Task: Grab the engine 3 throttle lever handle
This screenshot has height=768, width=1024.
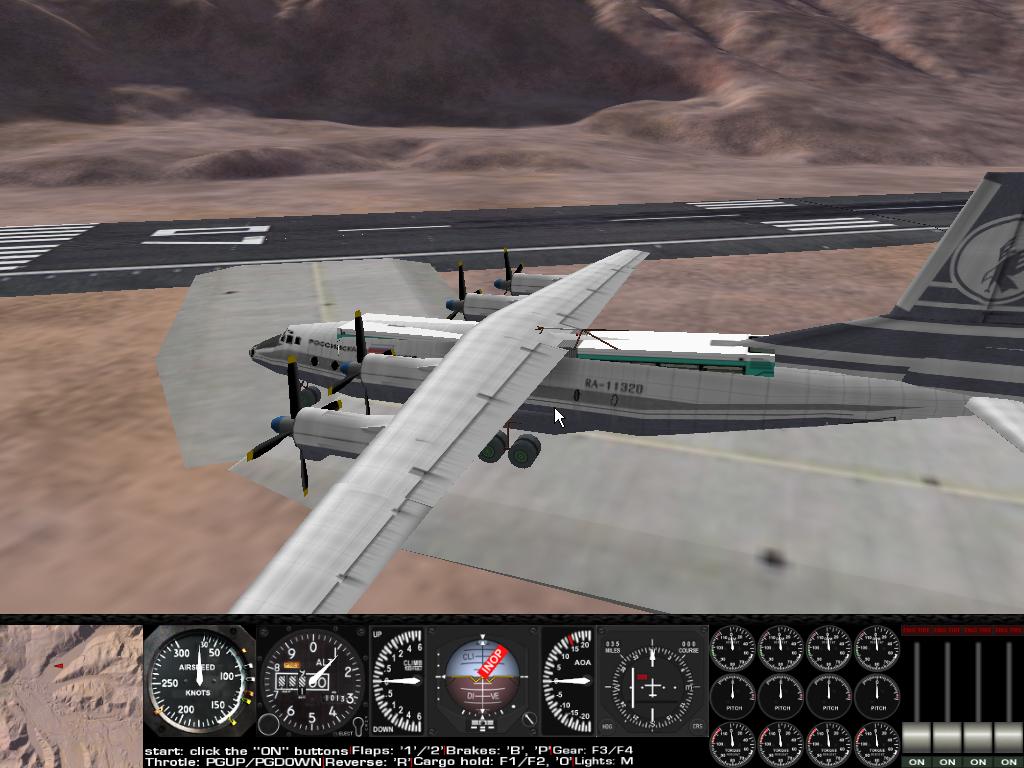Action: pos(978,738)
